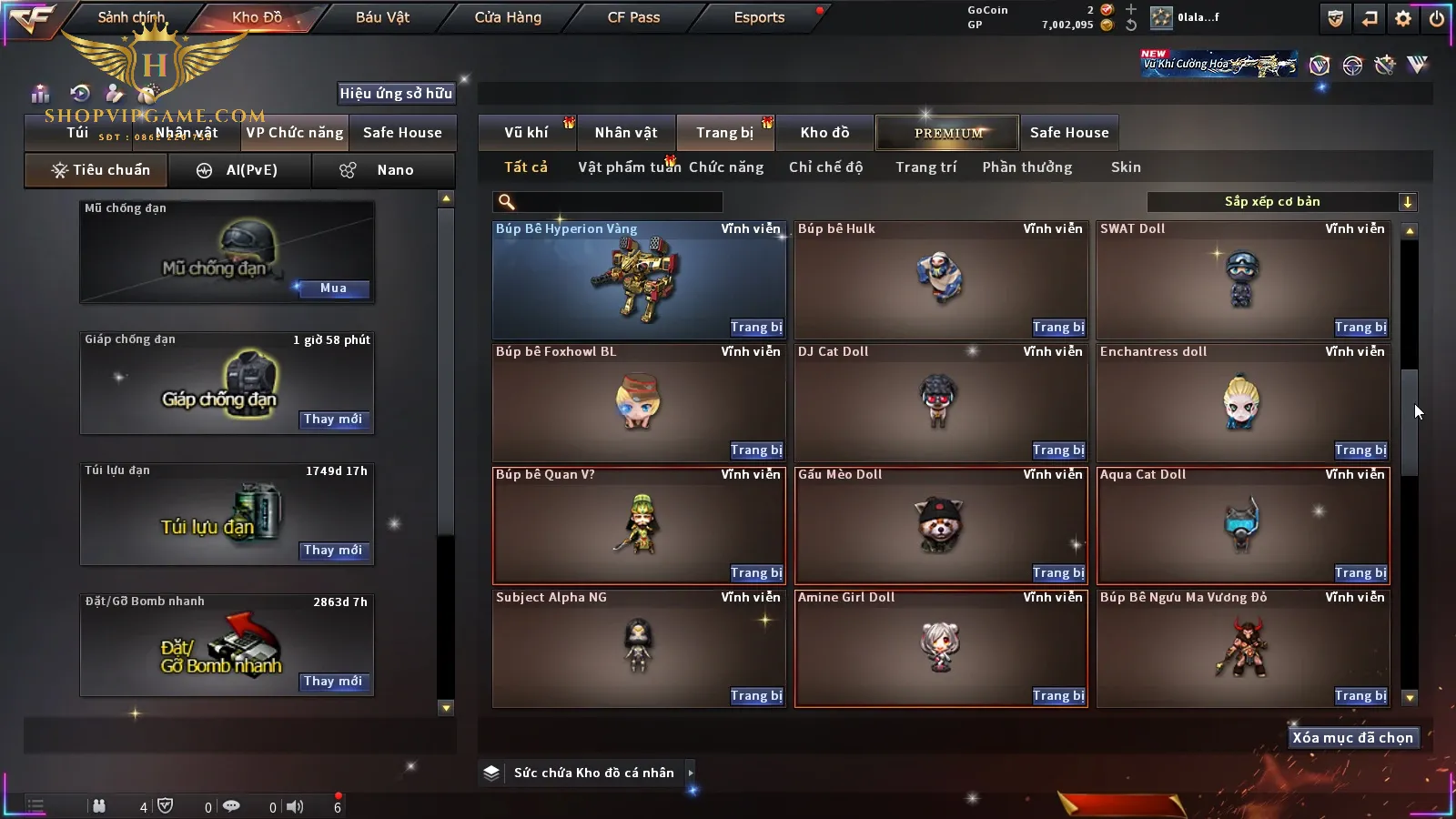1456x819 pixels.
Task: Click Xóa mục đã chọn button
Action: point(1352,738)
